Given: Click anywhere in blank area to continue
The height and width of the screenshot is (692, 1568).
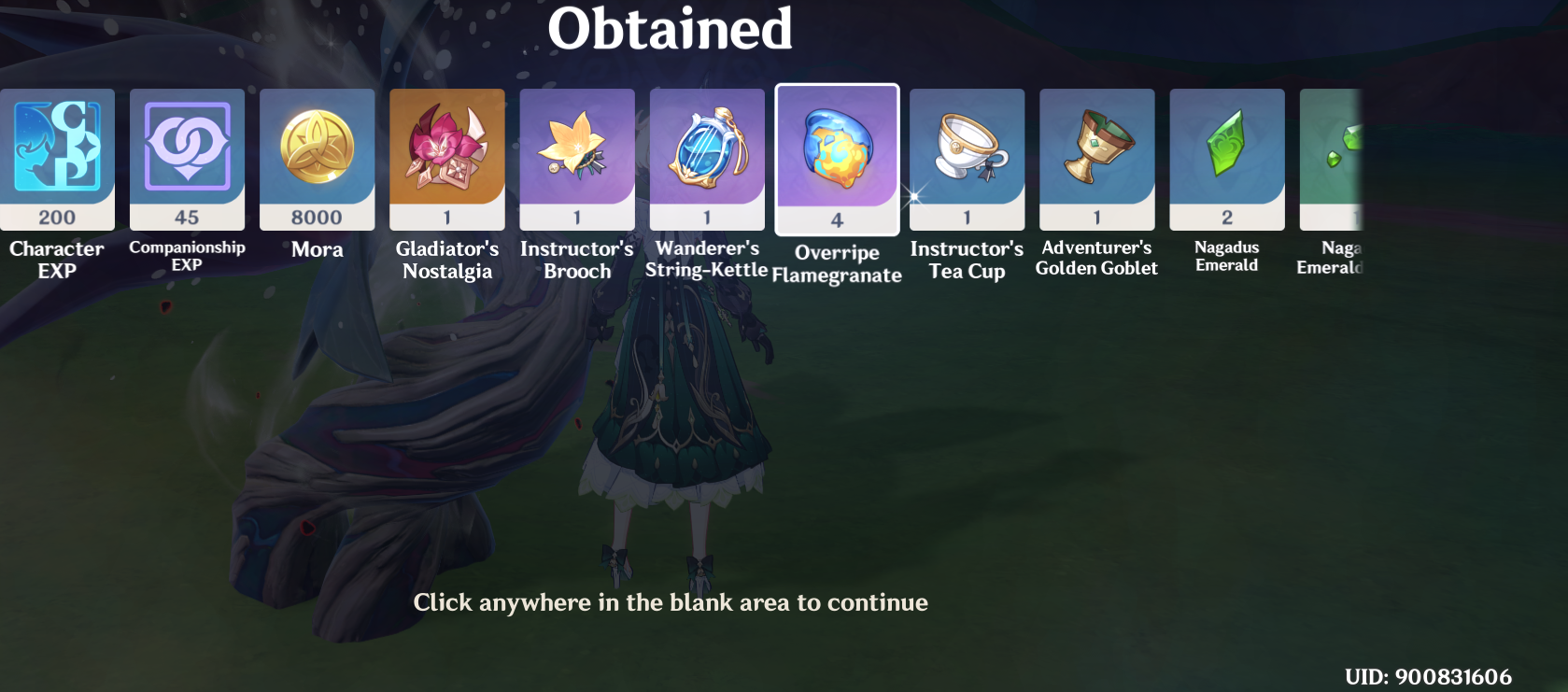Looking at the screenshot, I should coord(671,602).
